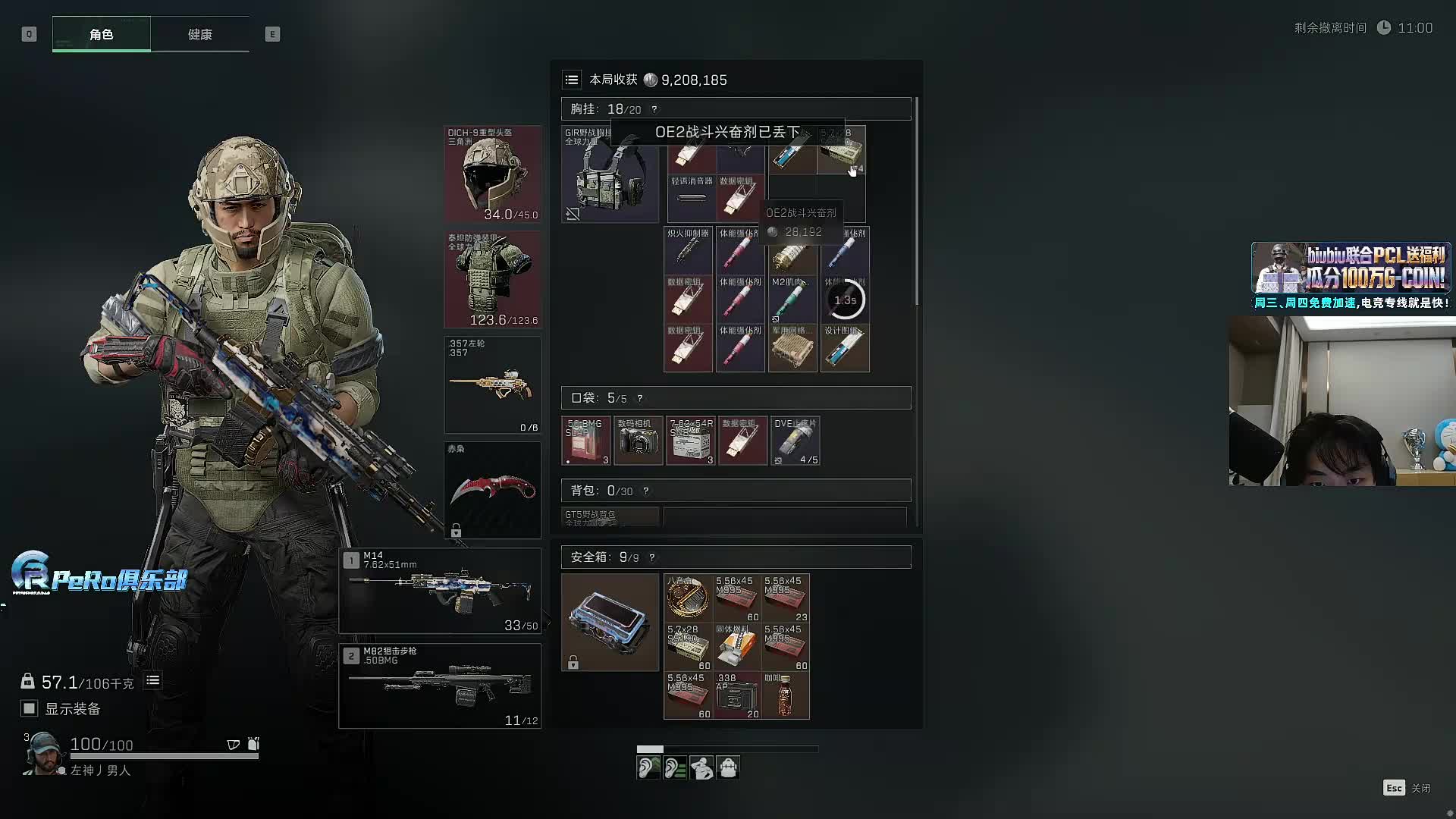Open the 本局收获 list icon
The height and width of the screenshot is (819, 1456).
point(572,80)
